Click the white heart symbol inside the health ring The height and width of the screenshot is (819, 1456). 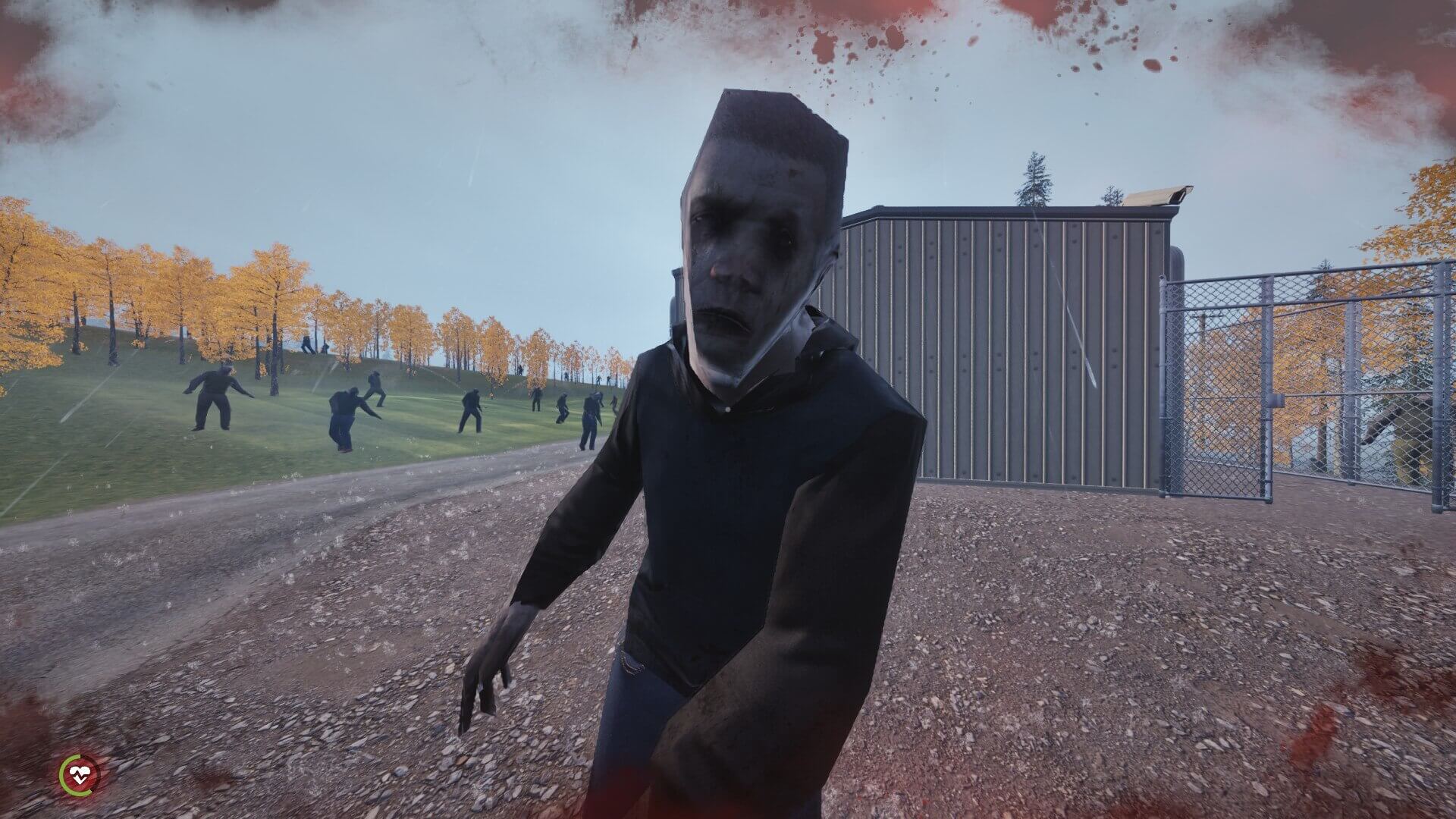78,775
